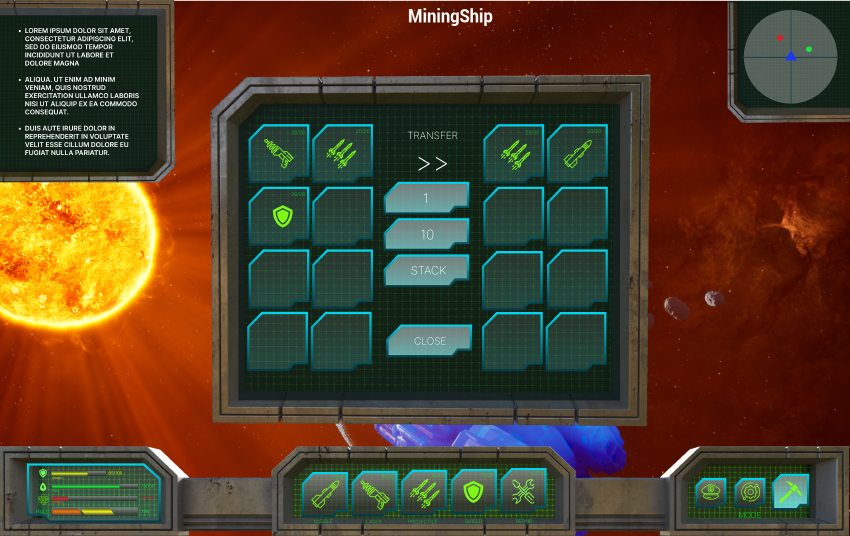850x536 pixels.
Task: Use the Repair wrench-and-screwdriver icon
Action: click(523, 491)
